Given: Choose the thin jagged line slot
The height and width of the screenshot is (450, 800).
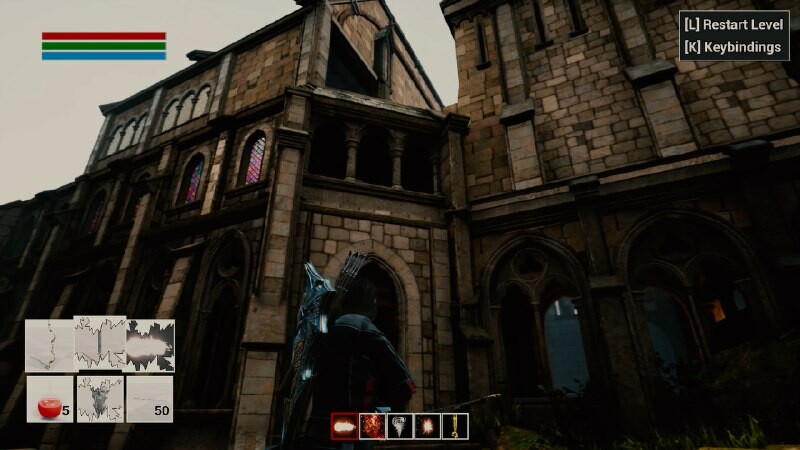Looking at the screenshot, I should pos(49,345).
